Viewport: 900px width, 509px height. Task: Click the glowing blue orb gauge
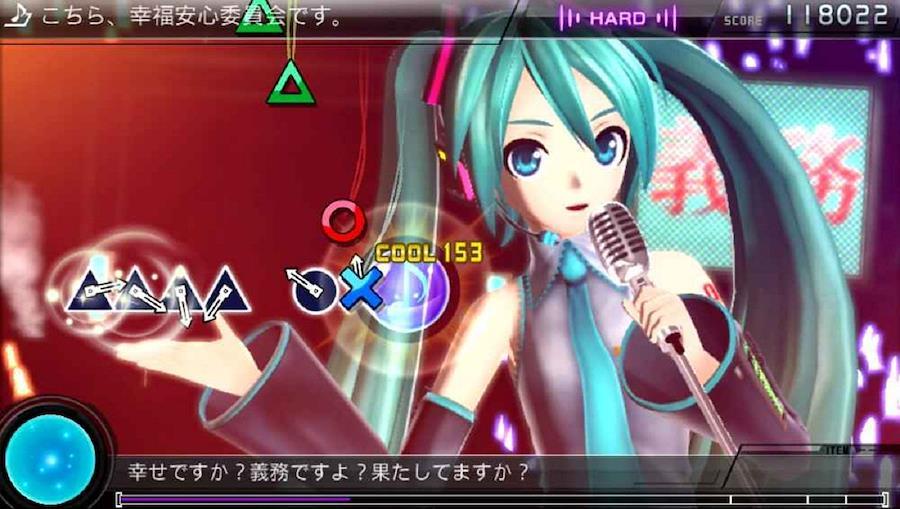coord(50,459)
